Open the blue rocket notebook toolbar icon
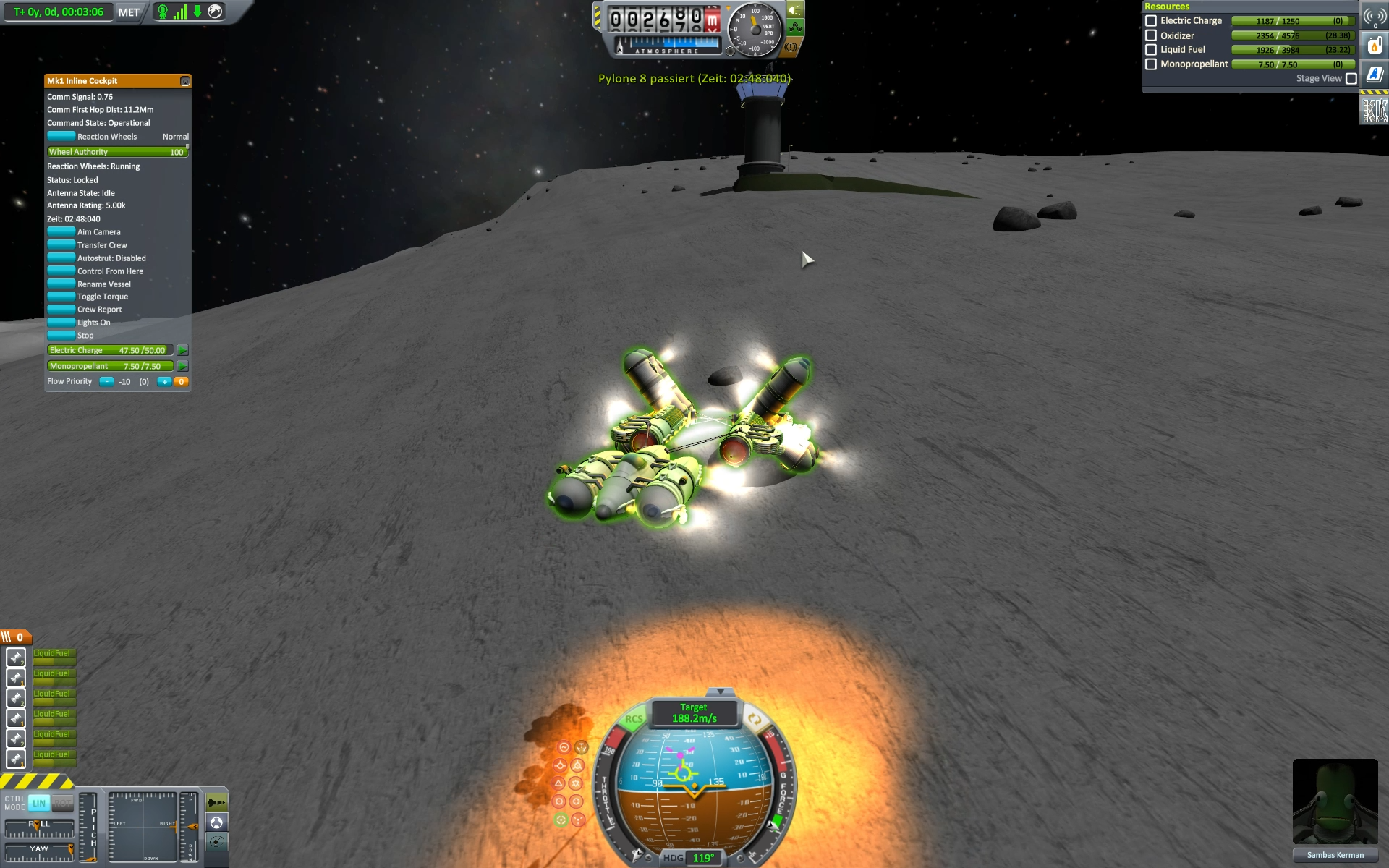This screenshot has height=868, width=1389. point(1375,75)
